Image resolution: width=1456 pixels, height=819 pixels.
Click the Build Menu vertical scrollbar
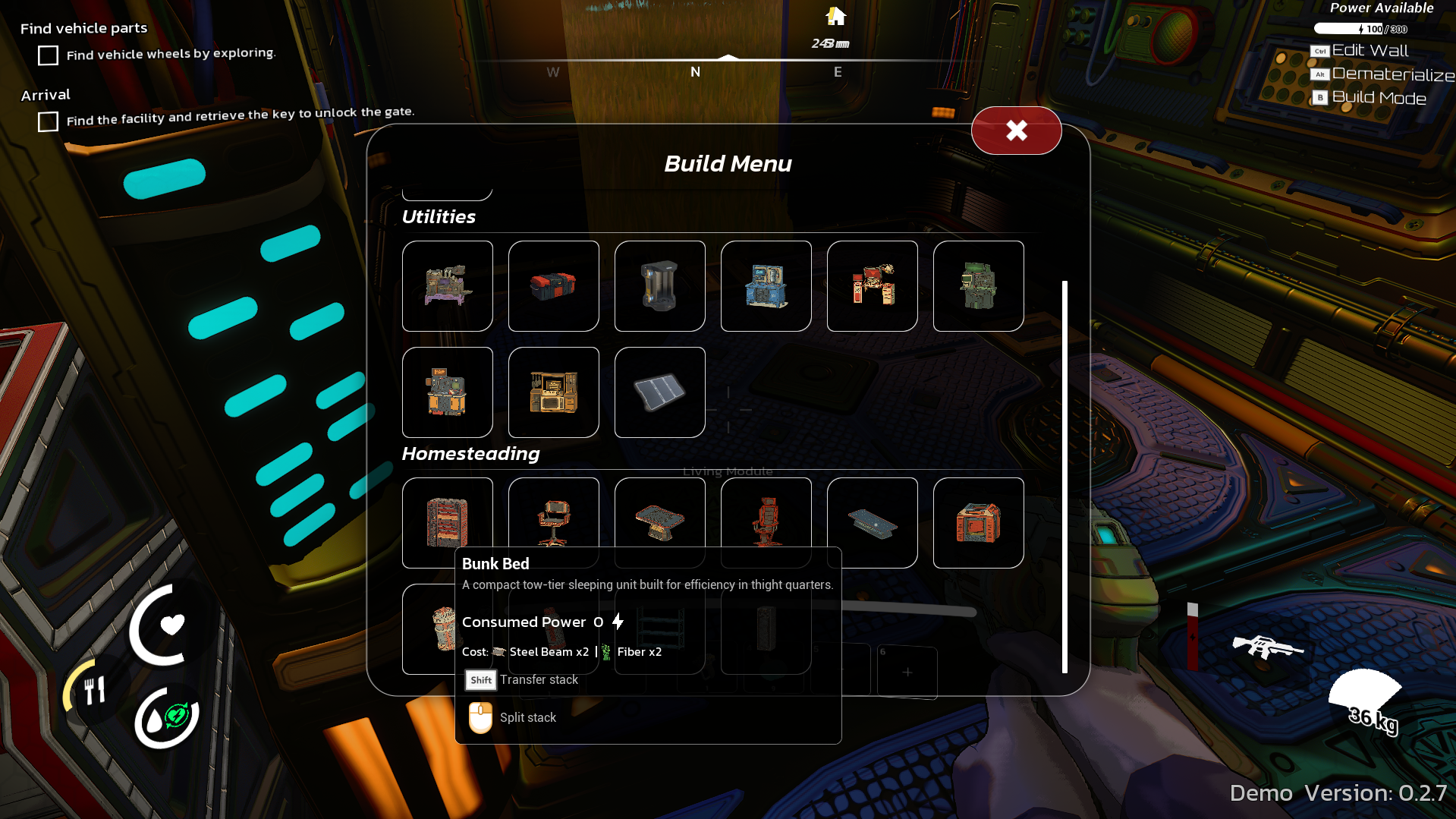pyautogui.click(x=1064, y=477)
